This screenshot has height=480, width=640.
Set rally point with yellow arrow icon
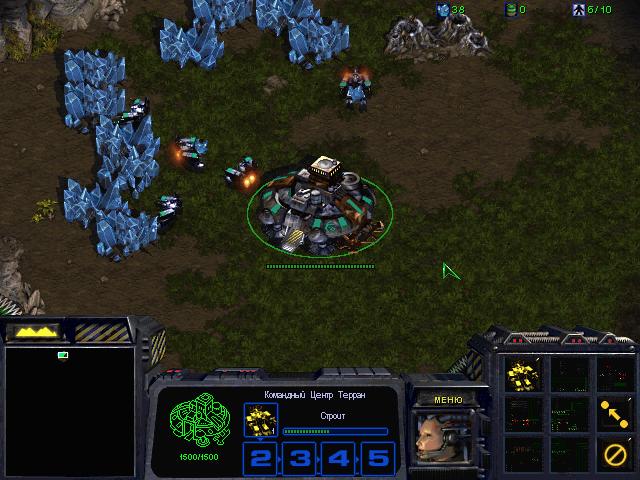point(613,410)
